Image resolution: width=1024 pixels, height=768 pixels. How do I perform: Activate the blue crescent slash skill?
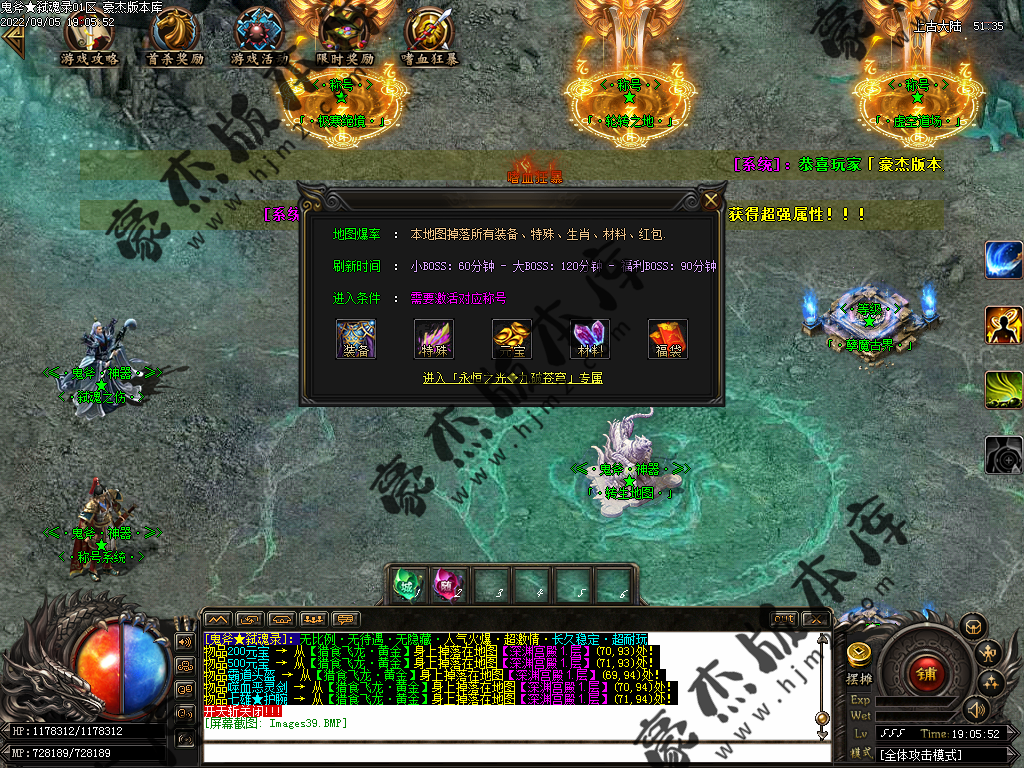[x=1004, y=260]
